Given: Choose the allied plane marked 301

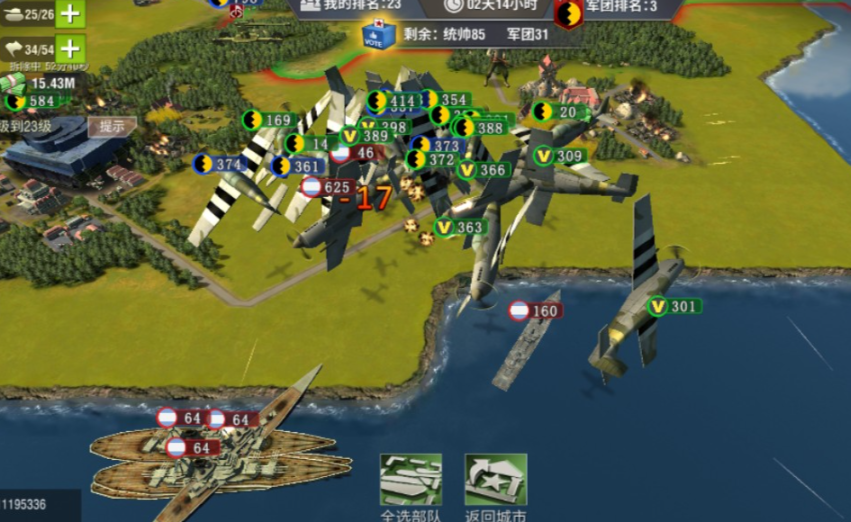Looking at the screenshot, I should (673, 306).
